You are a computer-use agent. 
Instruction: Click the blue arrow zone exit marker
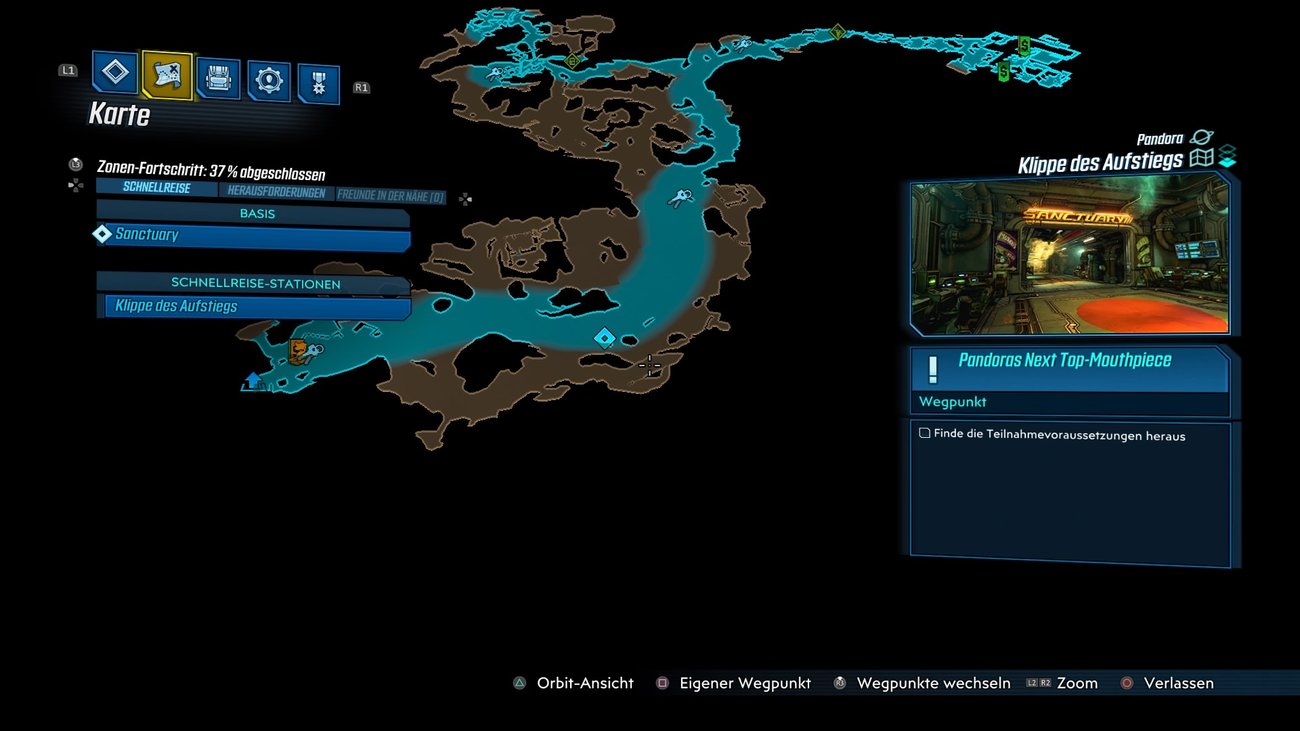click(x=253, y=381)
